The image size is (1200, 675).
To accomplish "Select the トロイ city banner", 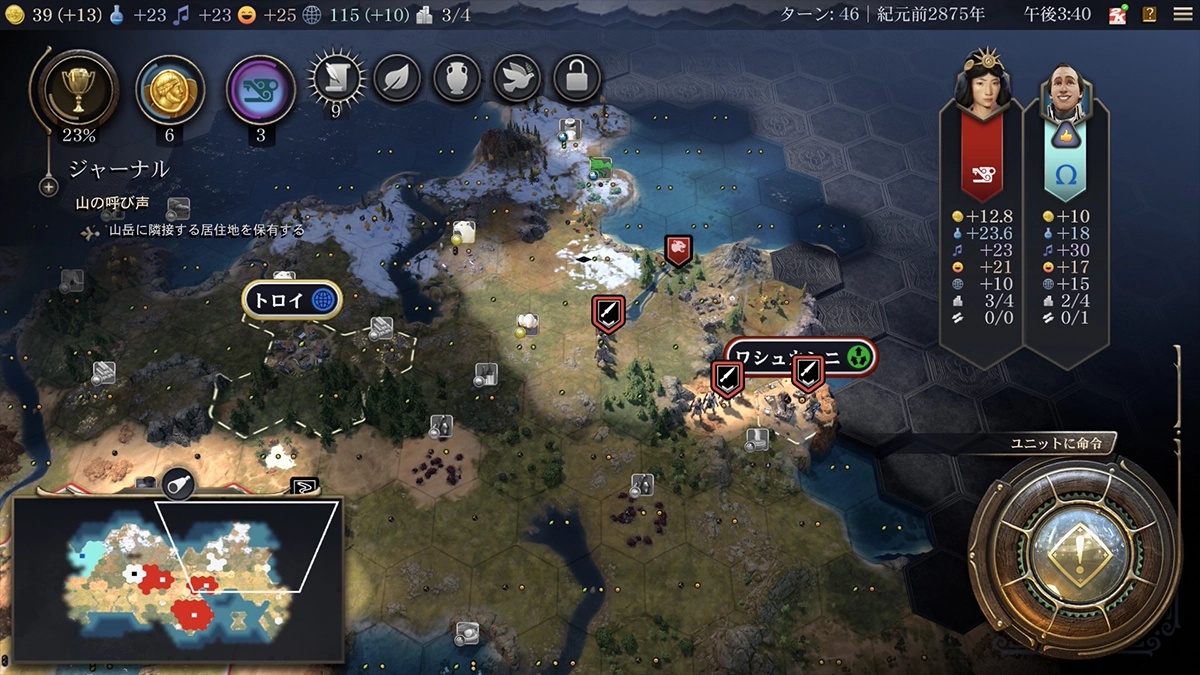I will pyautogui.click(x=292, y=299).
